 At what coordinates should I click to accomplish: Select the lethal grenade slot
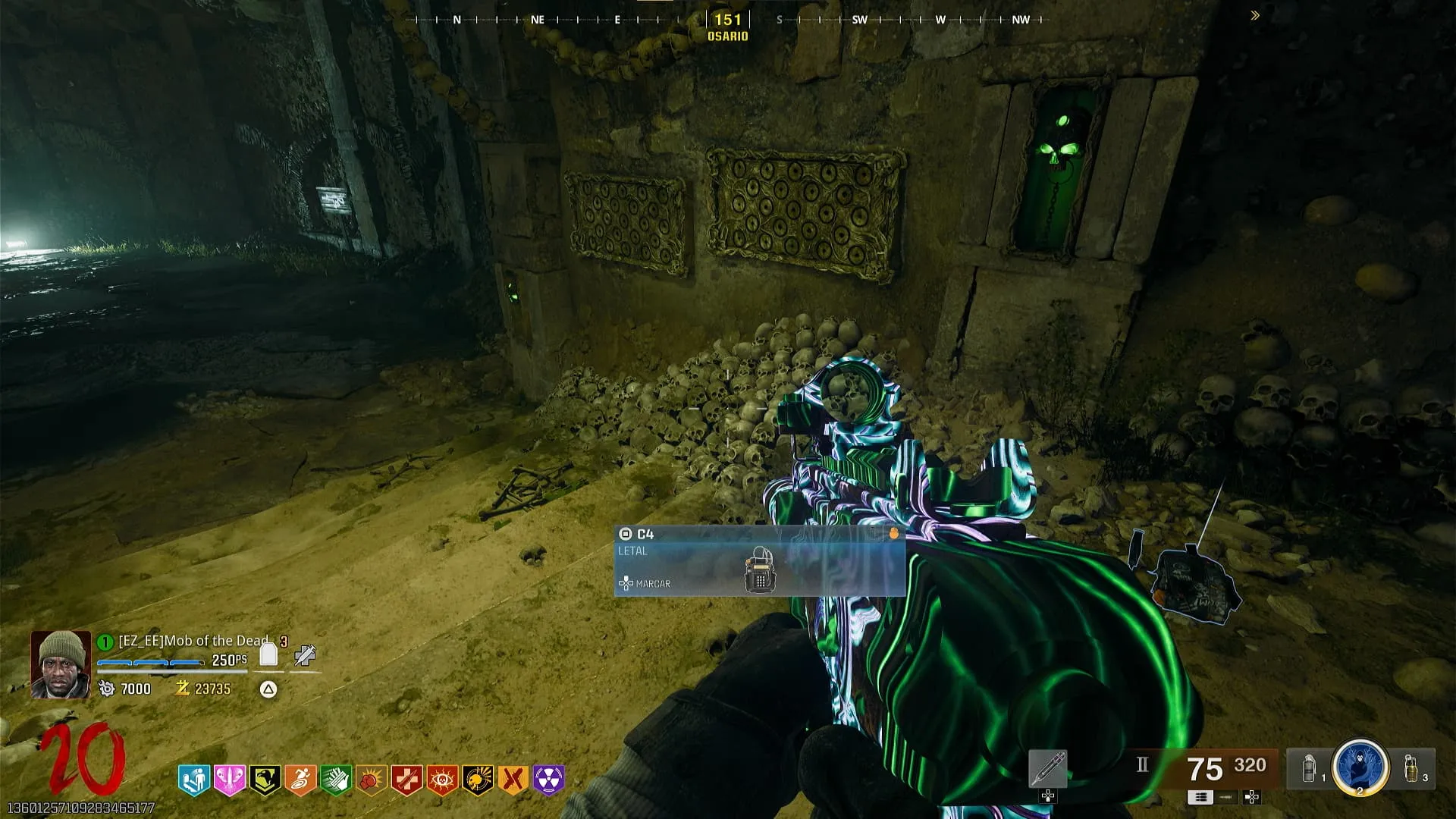[1412, 768]
